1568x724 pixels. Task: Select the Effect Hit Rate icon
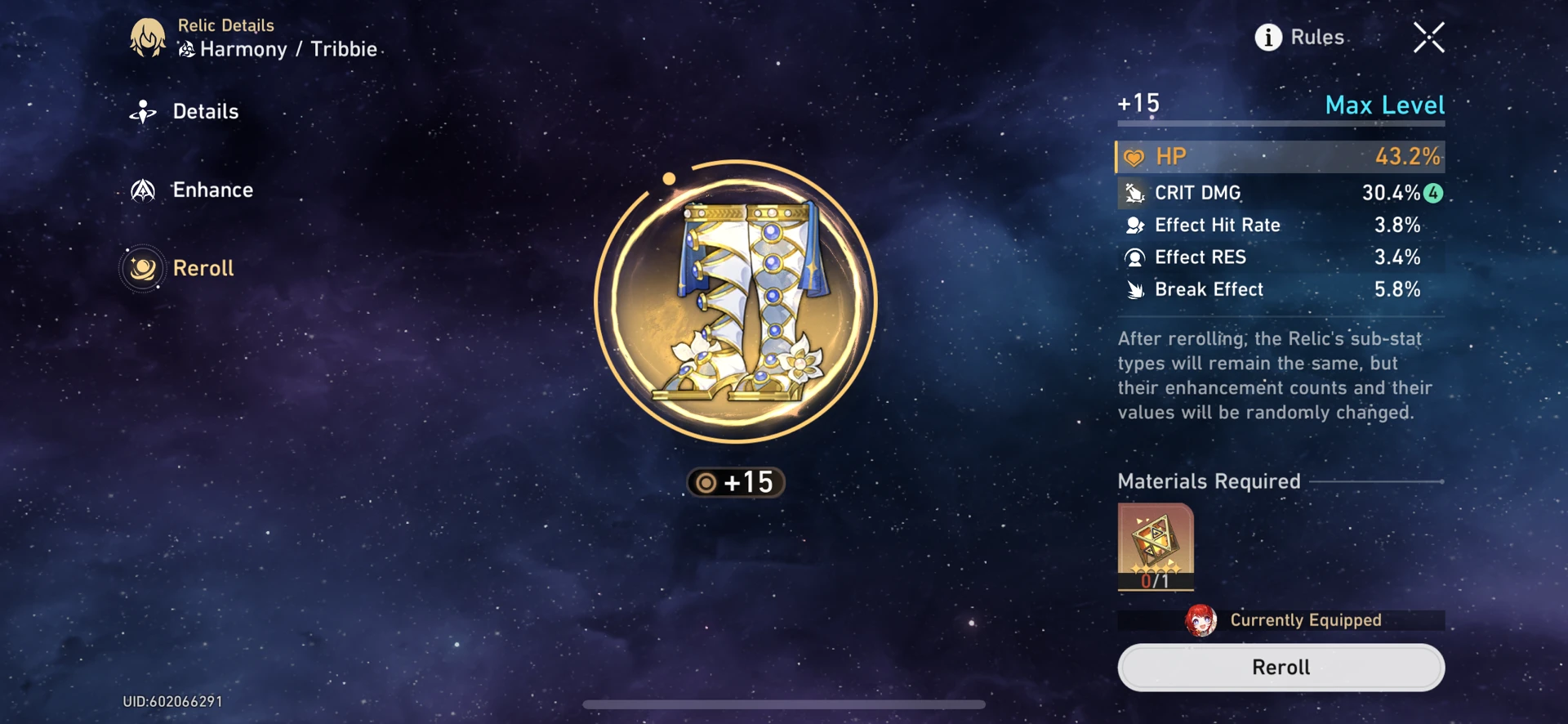(1134, 226)
